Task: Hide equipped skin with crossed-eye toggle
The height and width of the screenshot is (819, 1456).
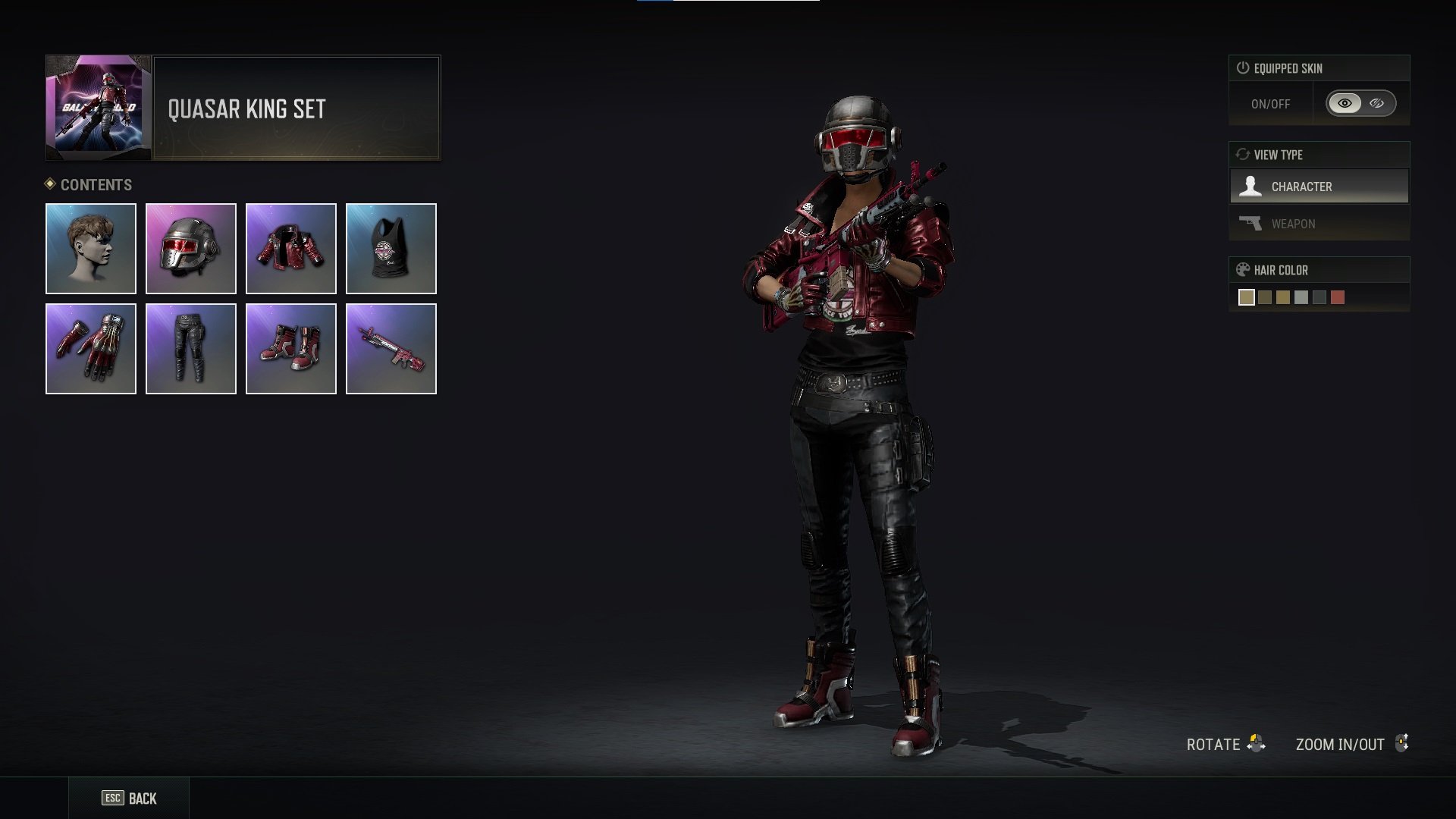Action: [x=1377, y=104]
